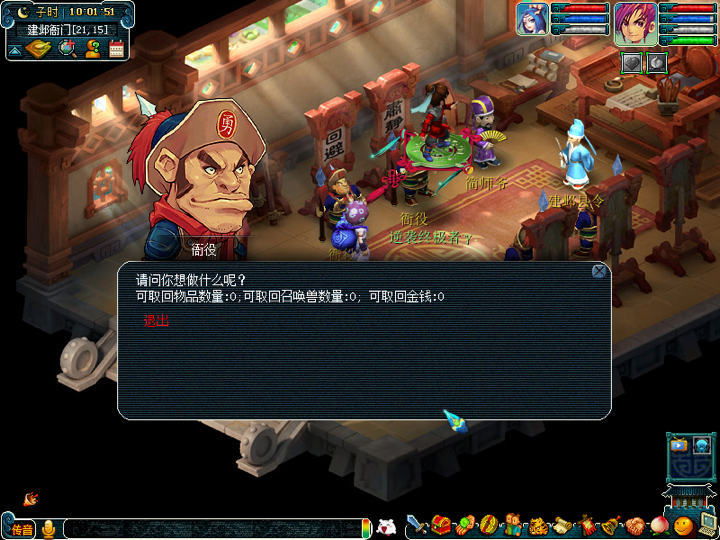Screen dimensions: 720x540
Task: Close the dialogue box with the X
Action: click(598, 271)
